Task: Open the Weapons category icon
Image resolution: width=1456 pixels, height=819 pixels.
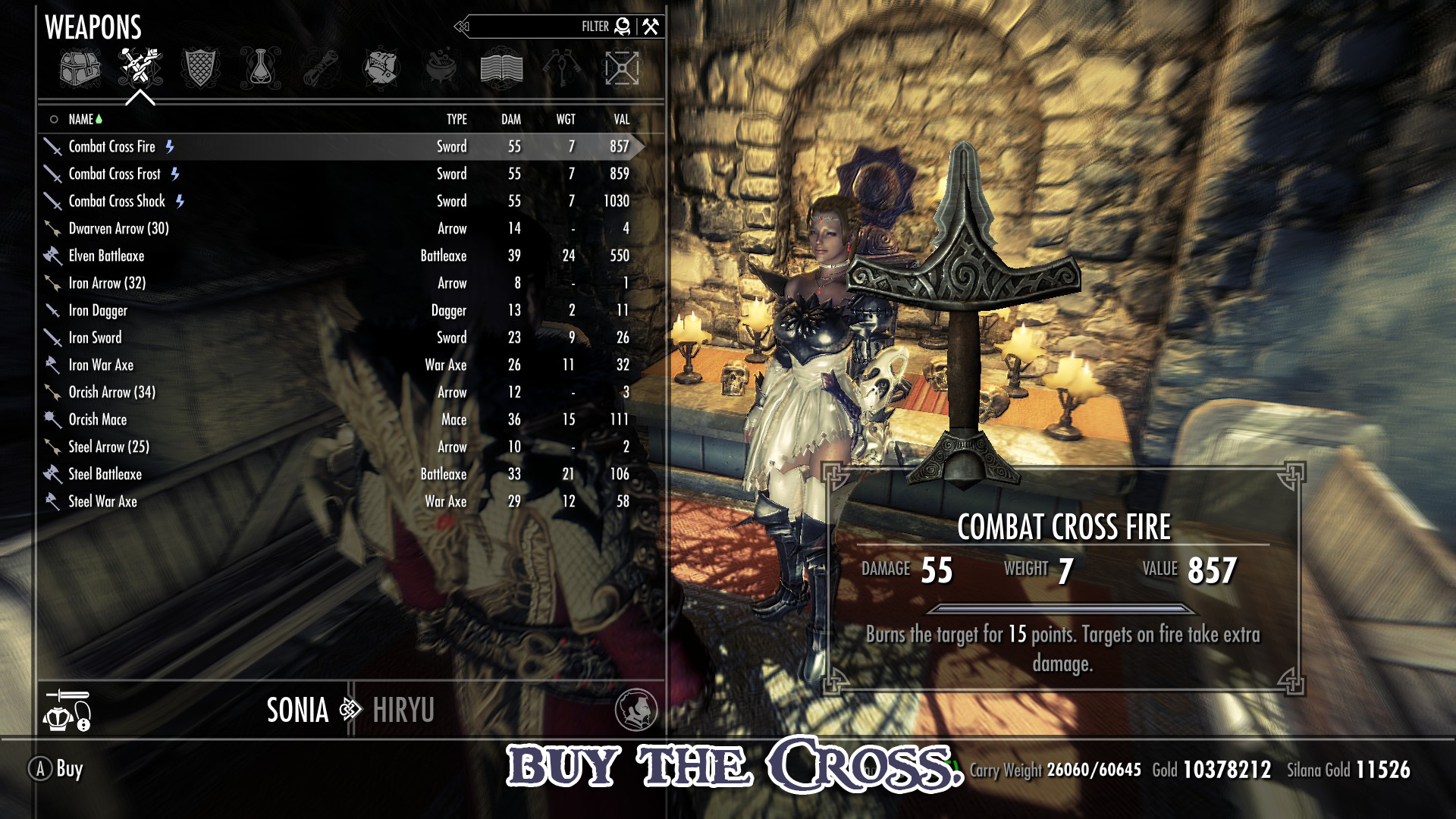Action: (141, 68)
